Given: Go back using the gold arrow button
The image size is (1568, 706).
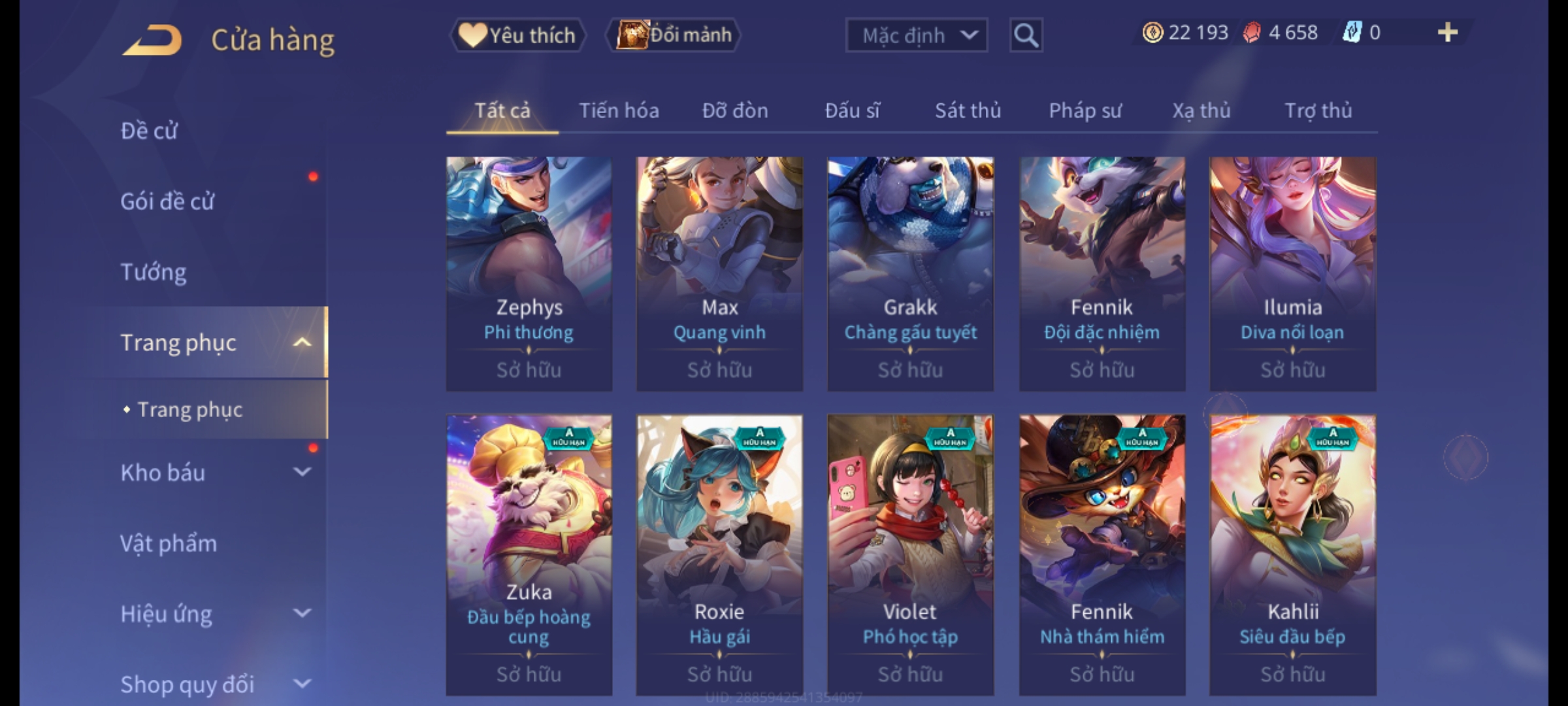Looking at the screenshot, I should pyautogui.click(x=152, y=39).
